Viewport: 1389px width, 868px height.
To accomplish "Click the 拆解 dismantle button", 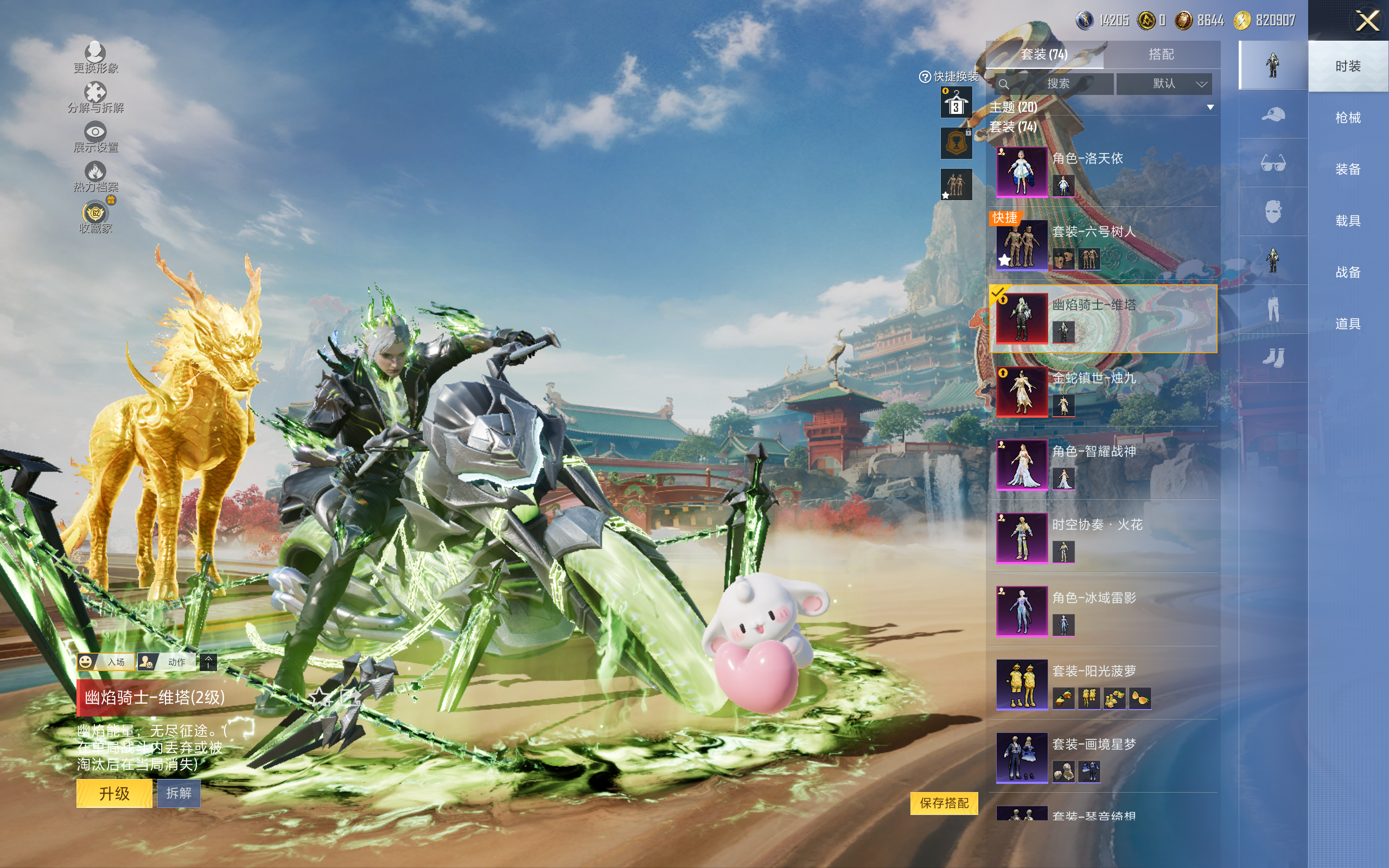I will pyautogui.click(x=179, y=793).
